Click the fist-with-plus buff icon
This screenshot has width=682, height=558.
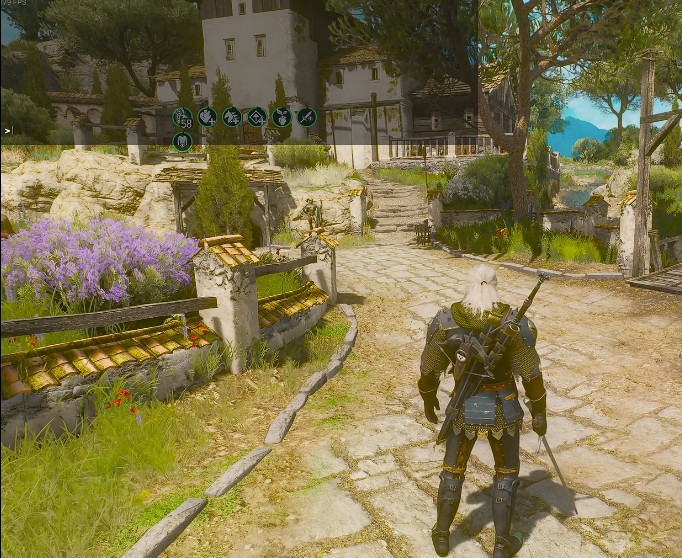pos(207,117)
